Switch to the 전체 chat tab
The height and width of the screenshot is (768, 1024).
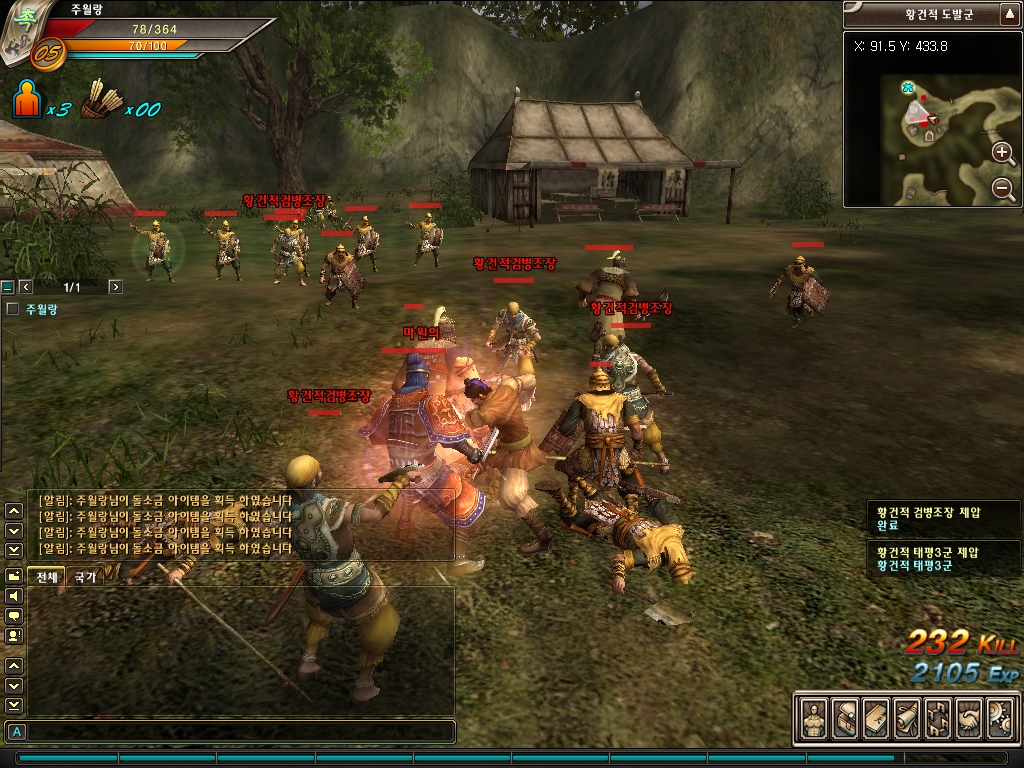click(47, 577)
